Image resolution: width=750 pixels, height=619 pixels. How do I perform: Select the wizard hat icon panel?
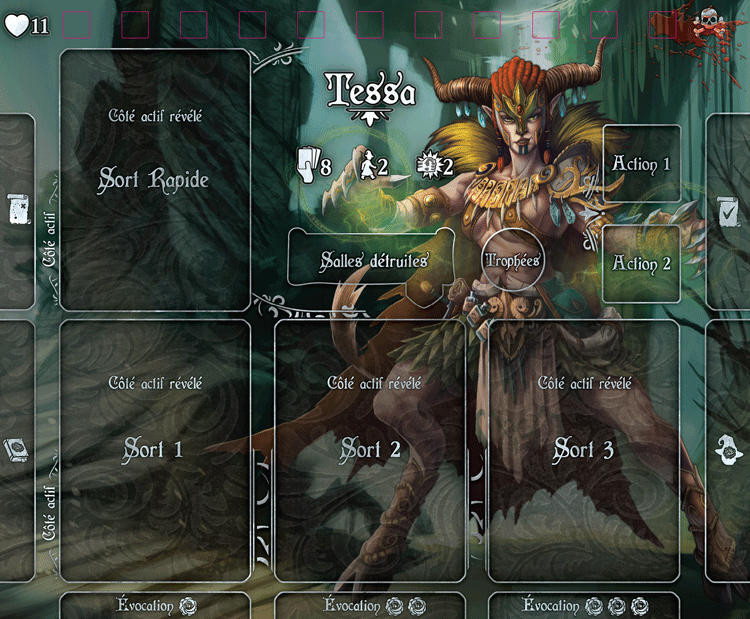(731, 452)
